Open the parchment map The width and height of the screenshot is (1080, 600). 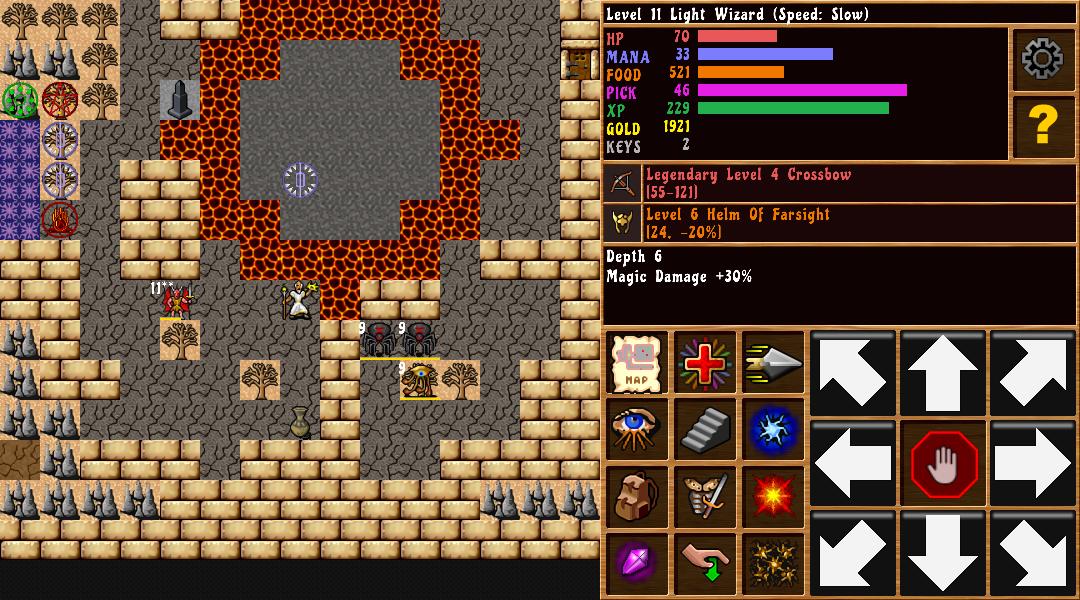[x=637, y=362]
